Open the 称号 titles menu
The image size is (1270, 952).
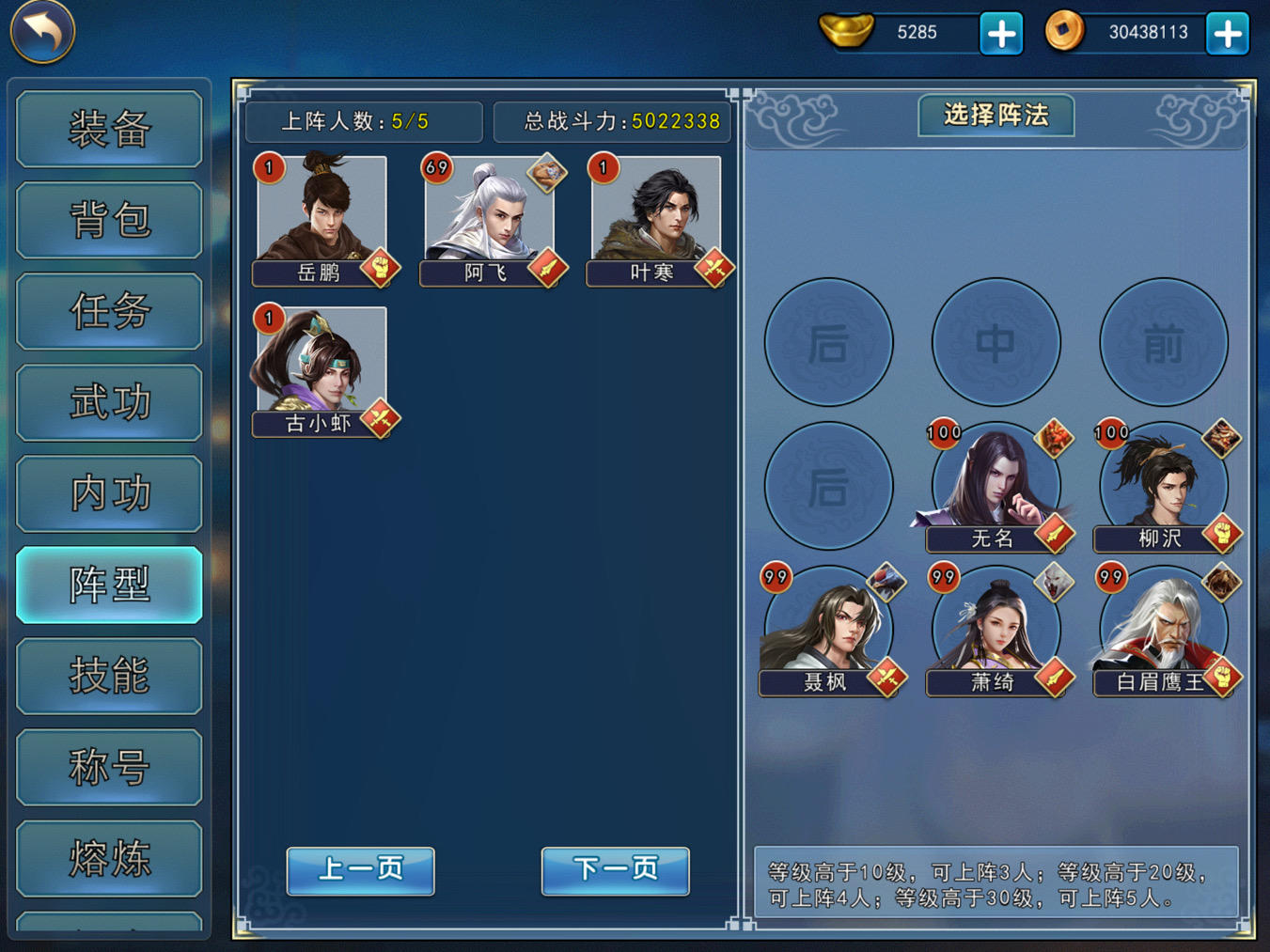(109, 767)
